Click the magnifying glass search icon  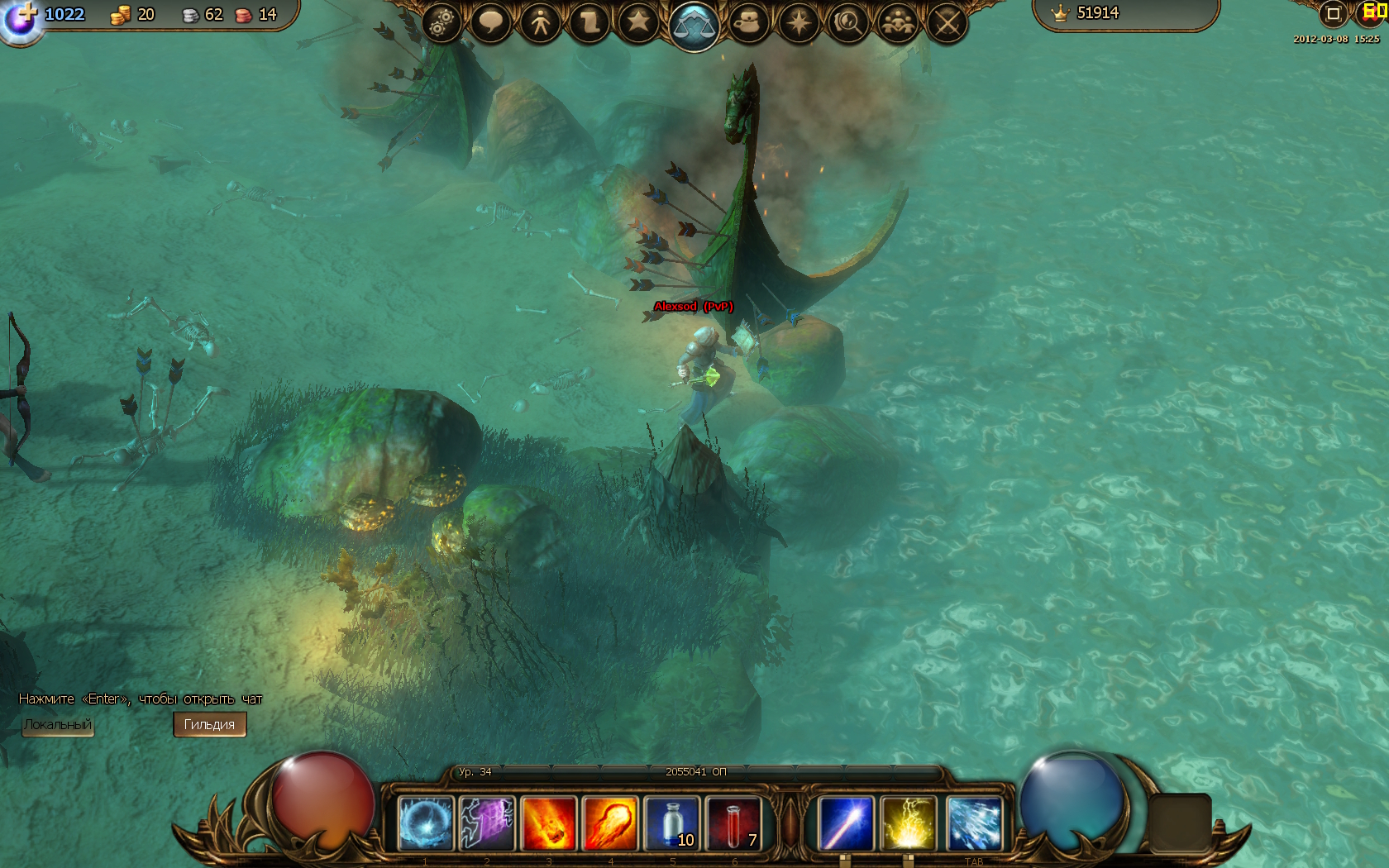pos(847,22)
